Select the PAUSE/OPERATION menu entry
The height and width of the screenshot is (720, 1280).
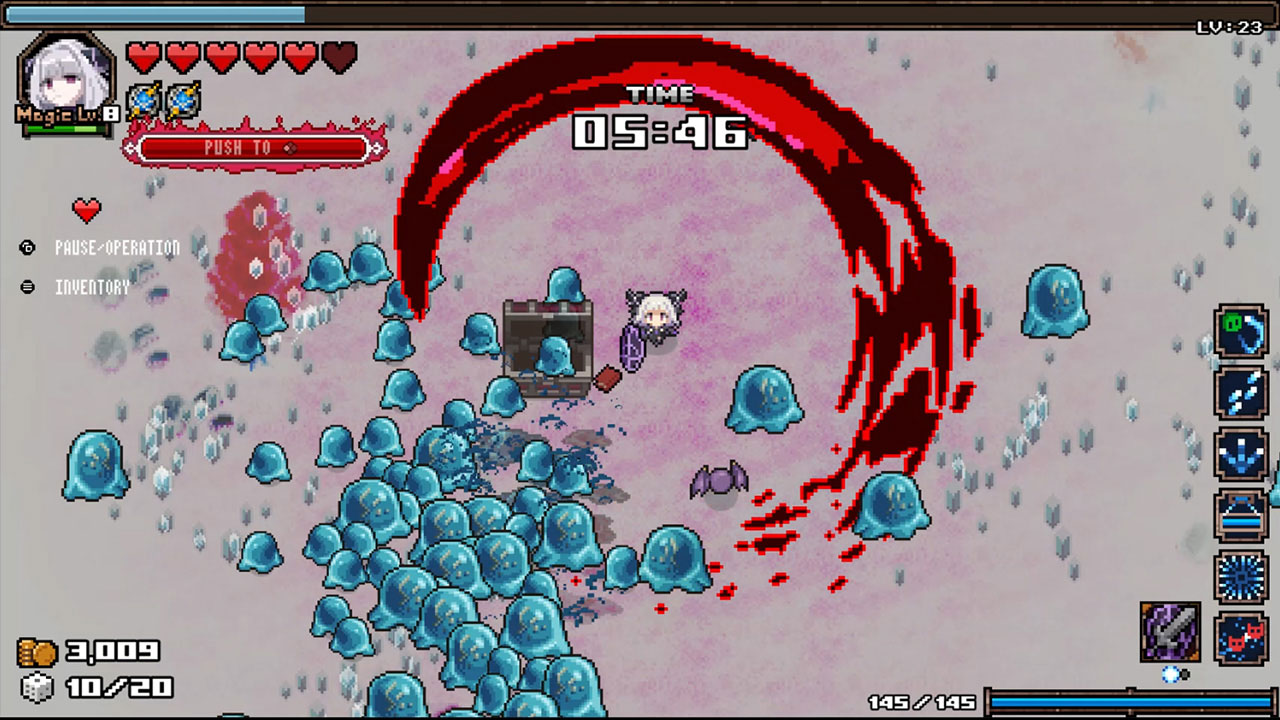[117, 247]
